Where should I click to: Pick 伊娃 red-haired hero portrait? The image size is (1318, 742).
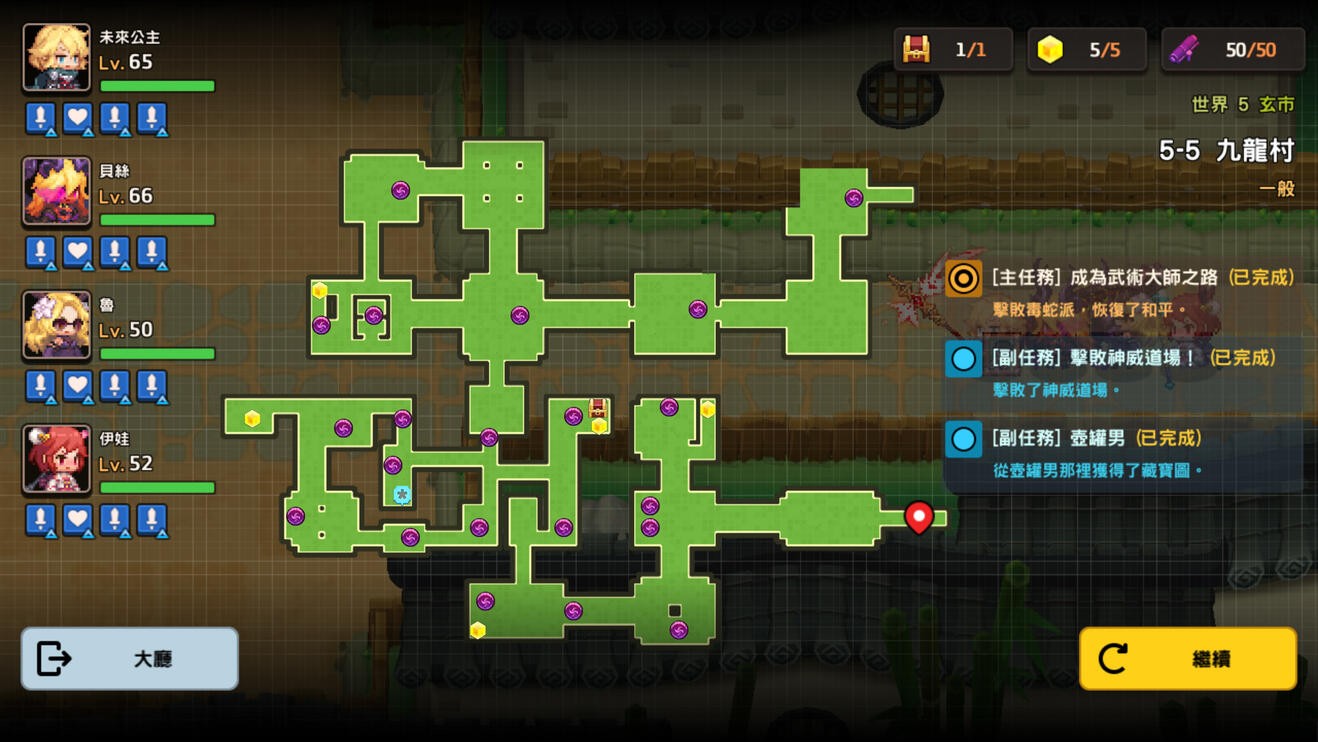57,459
